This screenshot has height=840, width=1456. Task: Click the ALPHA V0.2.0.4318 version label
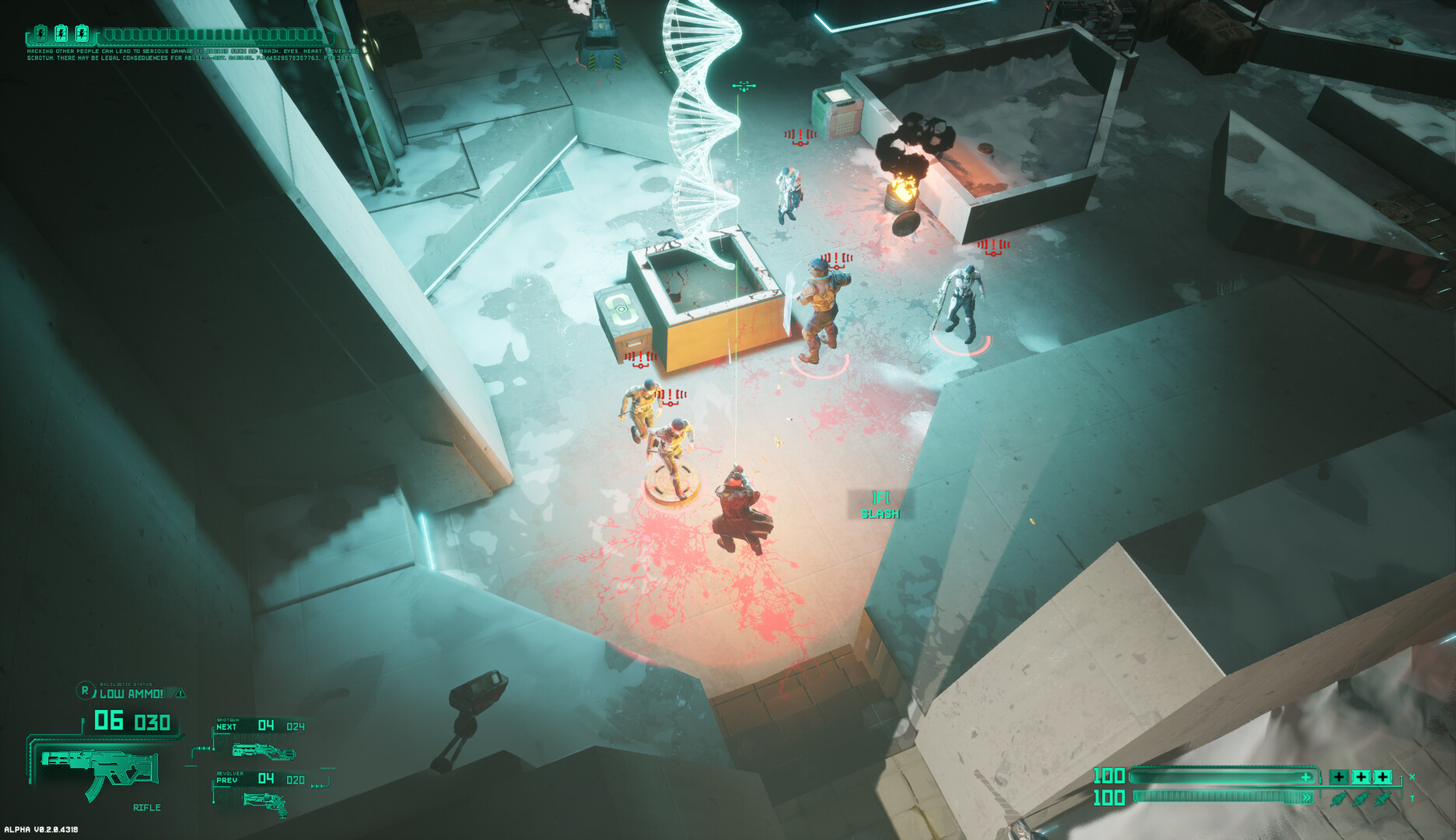click(41, 830)
